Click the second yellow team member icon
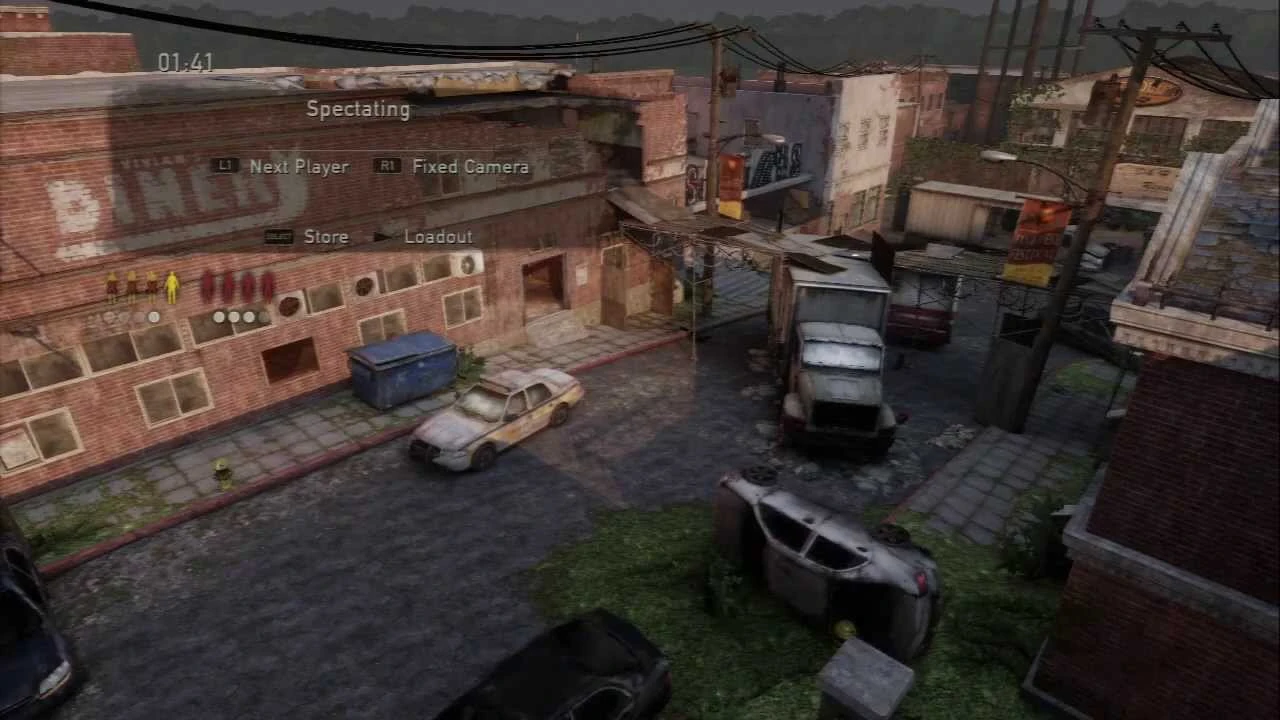Viewport: 1280px width, 720px height. point(131,286)
